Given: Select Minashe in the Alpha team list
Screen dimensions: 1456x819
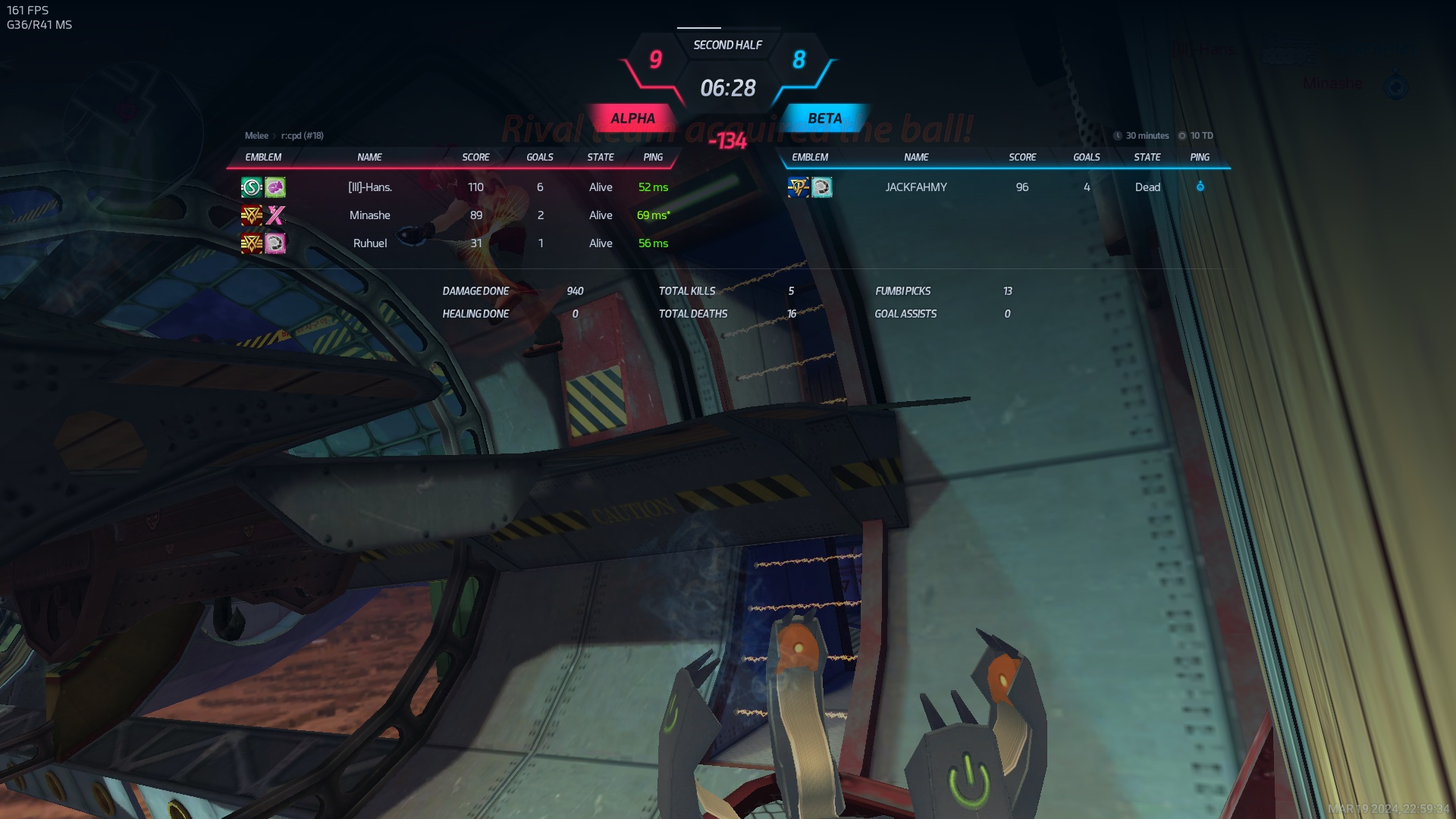Looking at the screenshot, I should (x=370, y=215).
